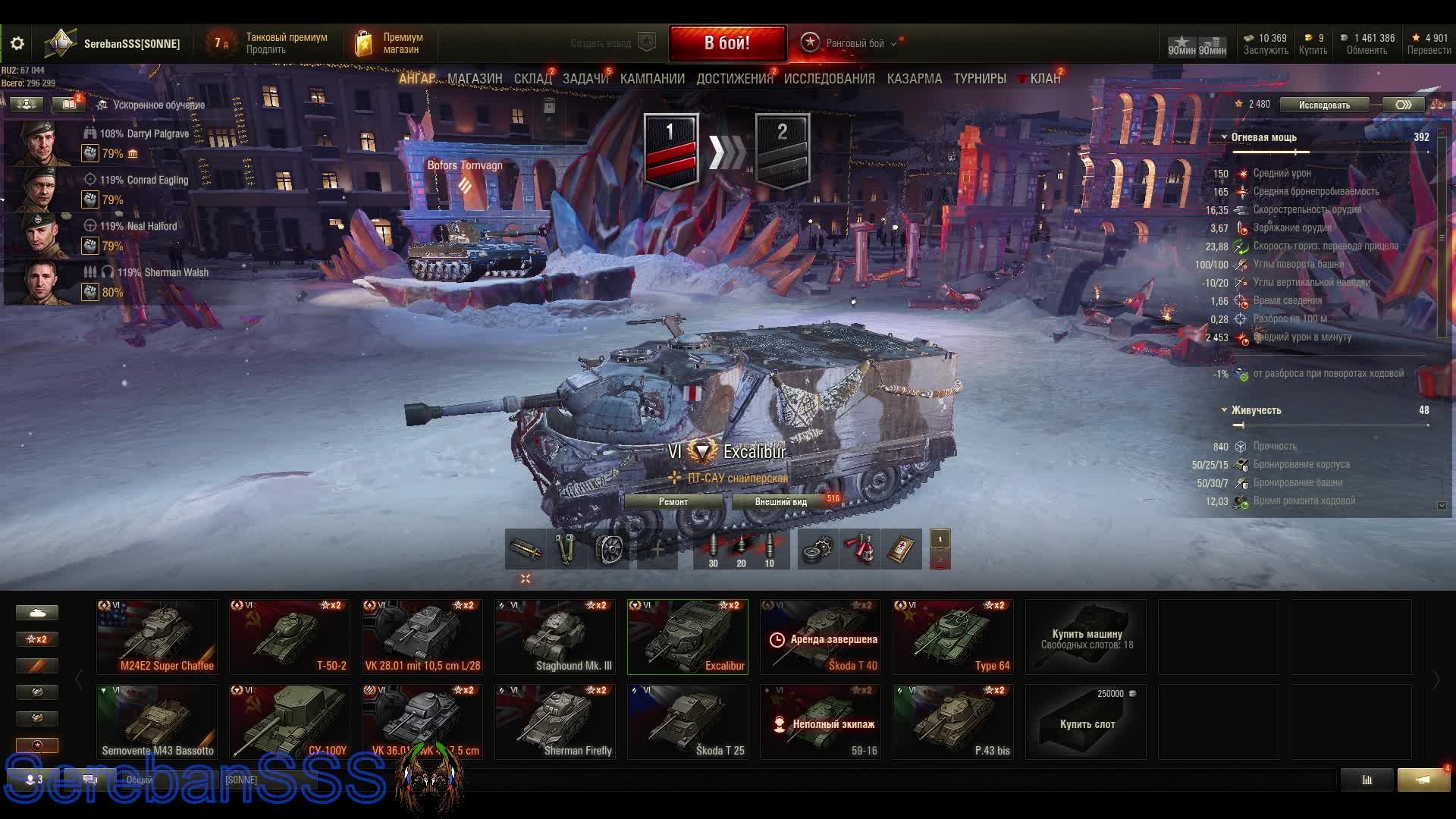
Task: Click the Исследовать research button
Action: (x=1324, y=105)
